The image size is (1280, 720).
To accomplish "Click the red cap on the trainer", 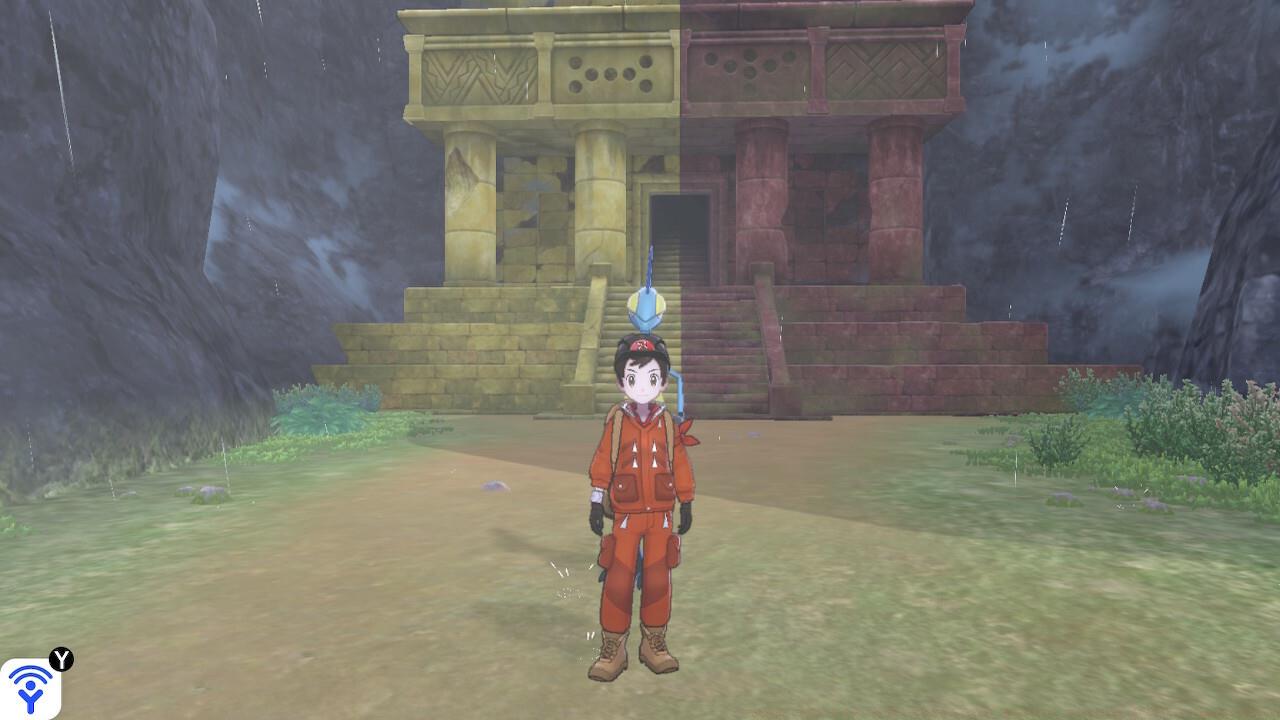I will point(641,344).
